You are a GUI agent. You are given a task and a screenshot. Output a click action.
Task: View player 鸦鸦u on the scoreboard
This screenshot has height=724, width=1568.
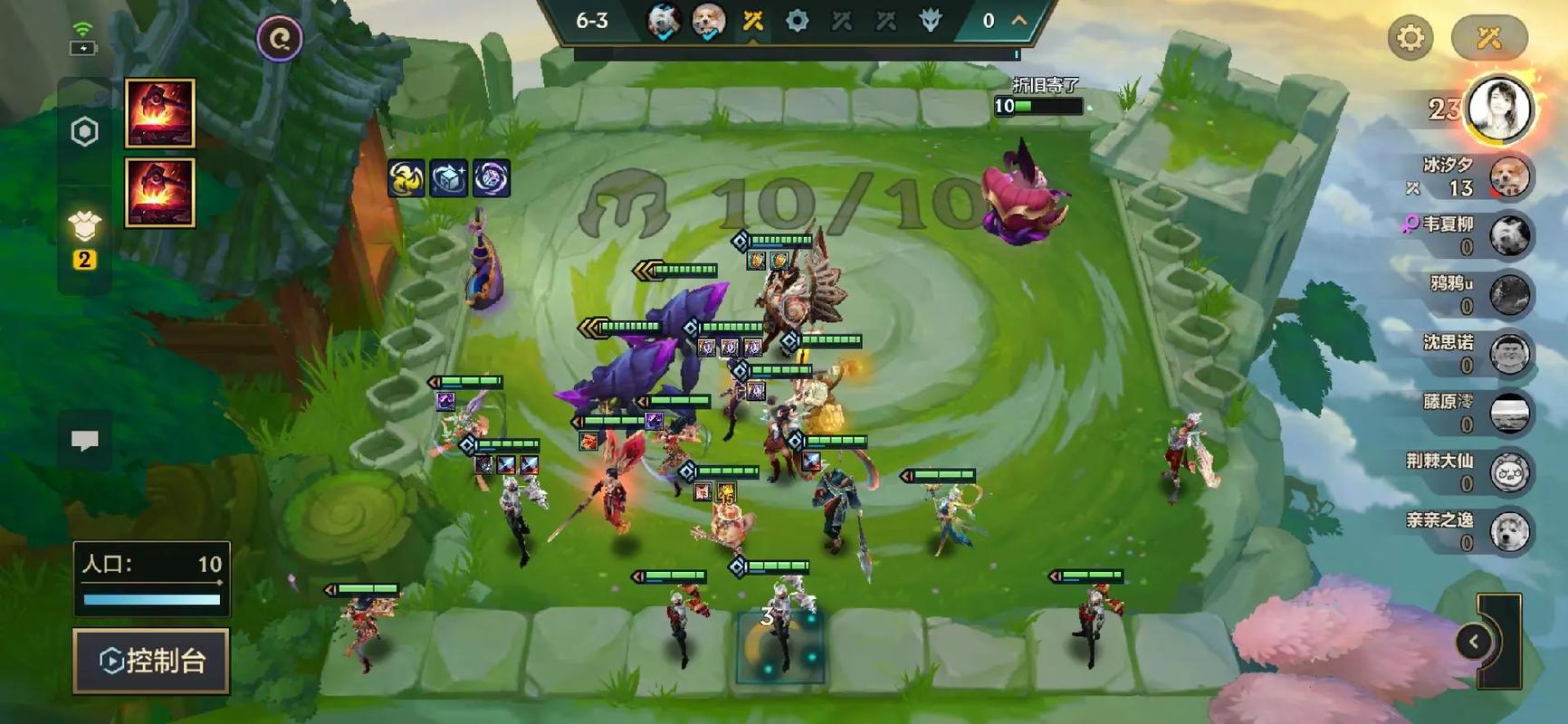point(1509,295)
